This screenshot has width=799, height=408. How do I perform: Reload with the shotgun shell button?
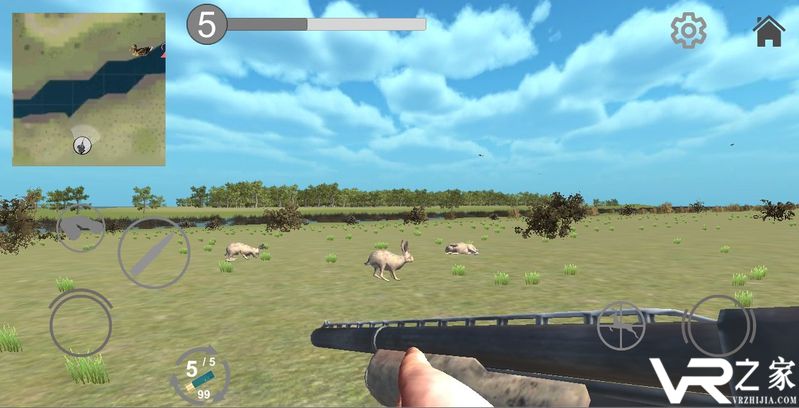point(200,376)
